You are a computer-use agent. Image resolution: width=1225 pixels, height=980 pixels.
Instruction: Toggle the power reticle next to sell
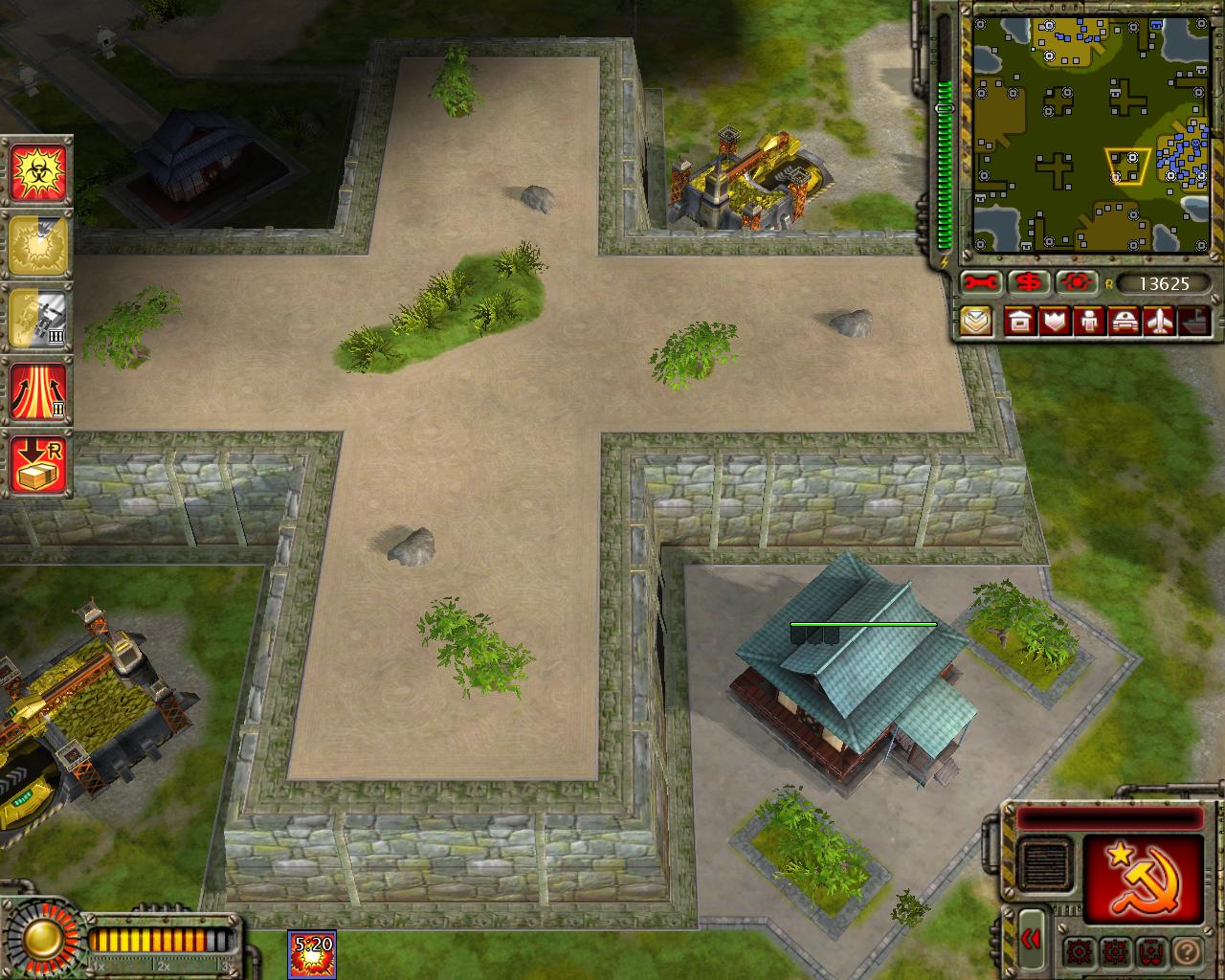tap(1076, 282)
